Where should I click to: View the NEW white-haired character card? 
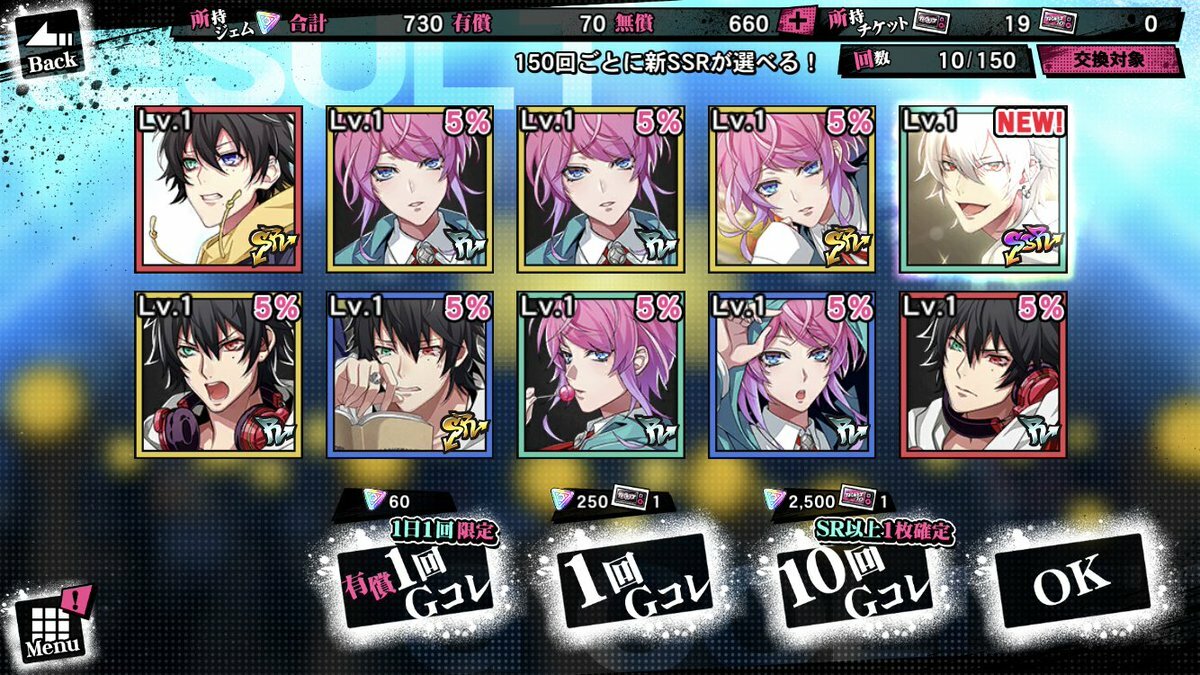click(x=983, y=189)
